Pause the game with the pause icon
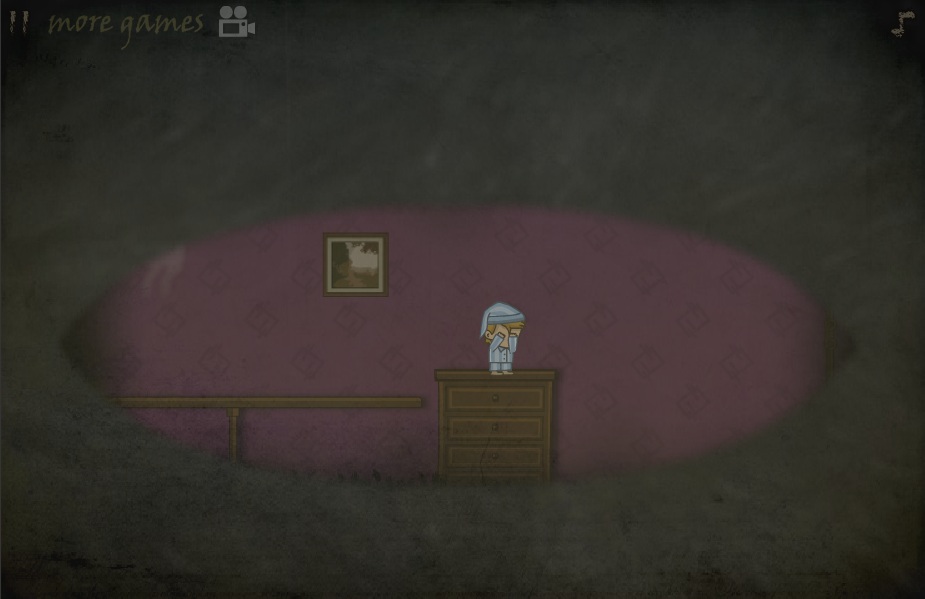The image size is (925, 599). pos(18,22)
